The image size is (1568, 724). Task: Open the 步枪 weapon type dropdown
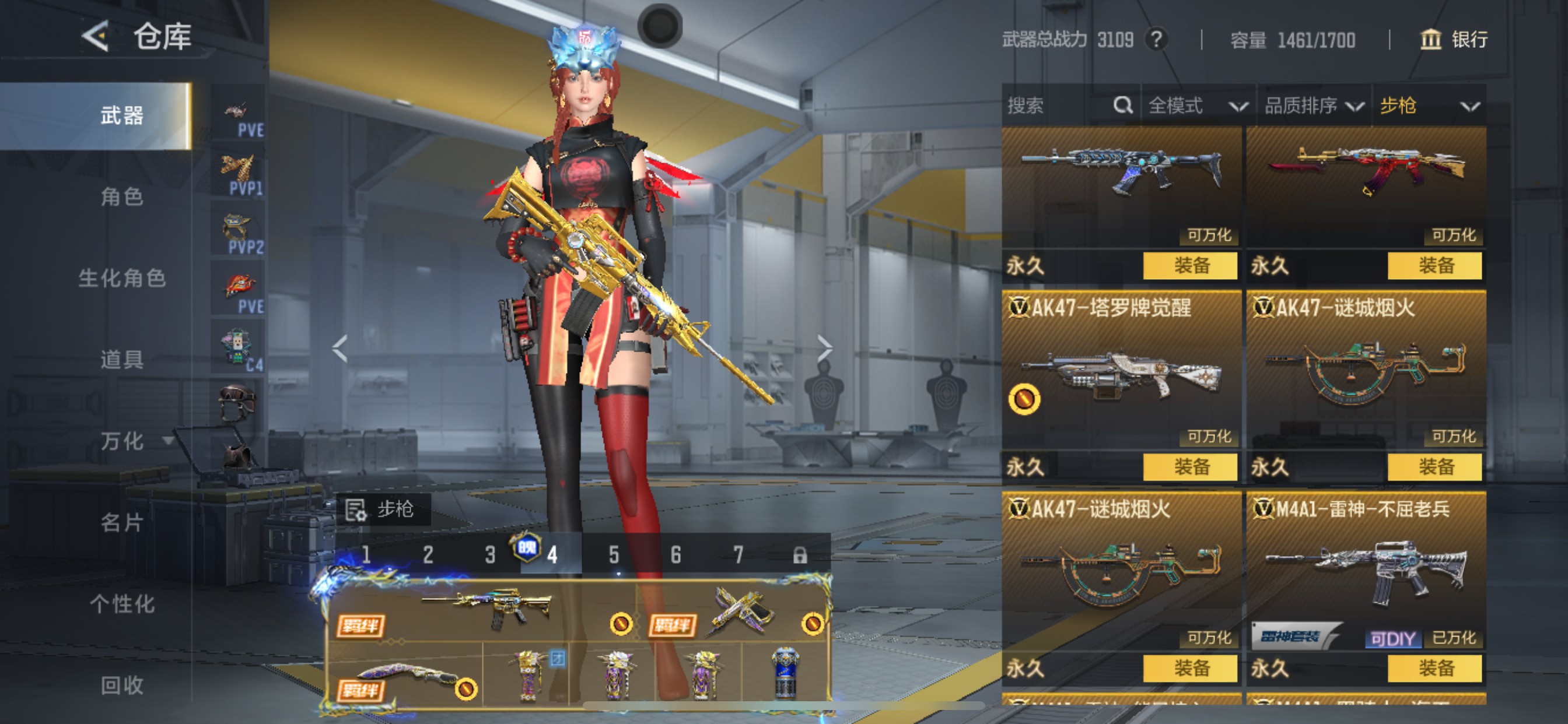tap(1429, 106)
